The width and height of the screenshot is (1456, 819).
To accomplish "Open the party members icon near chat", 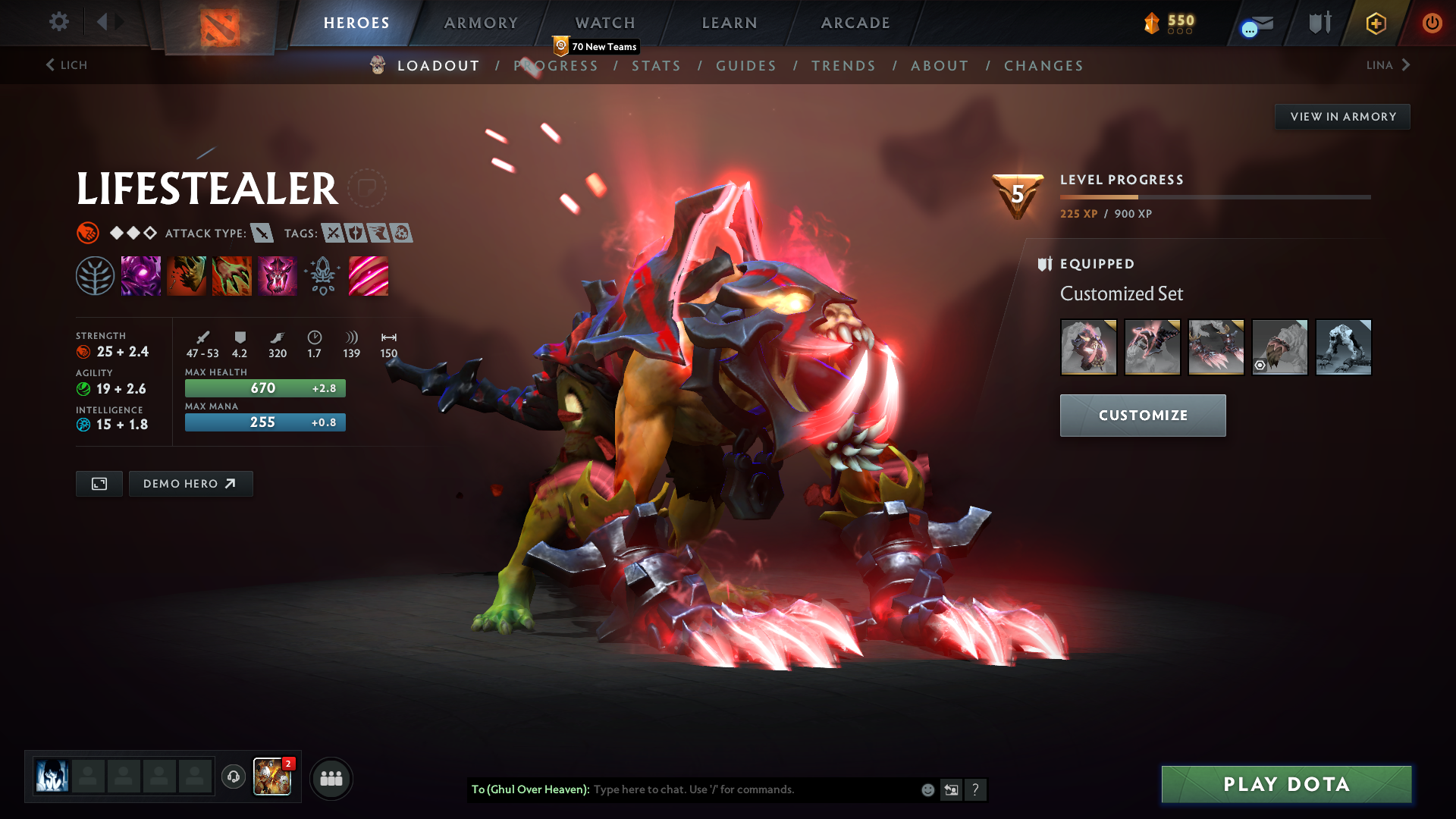I will pyautogui.click(x=331, y=777).
